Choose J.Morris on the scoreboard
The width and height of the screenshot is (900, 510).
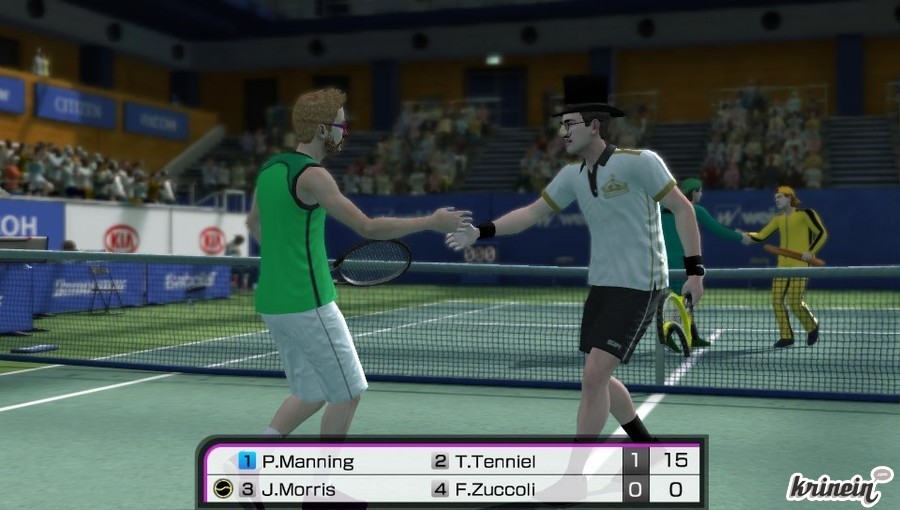click(x=300, y=489)
